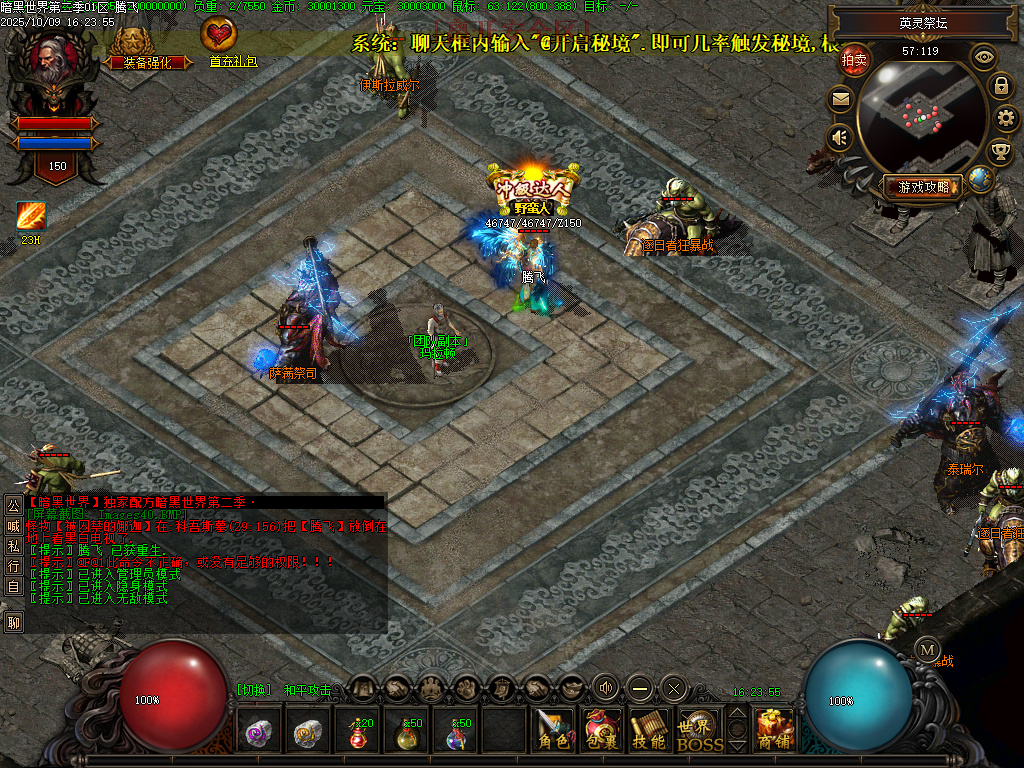Screen dimensions: 1024x768
Task: Select the 公 public chat channel tab
Action: point(13,506)
